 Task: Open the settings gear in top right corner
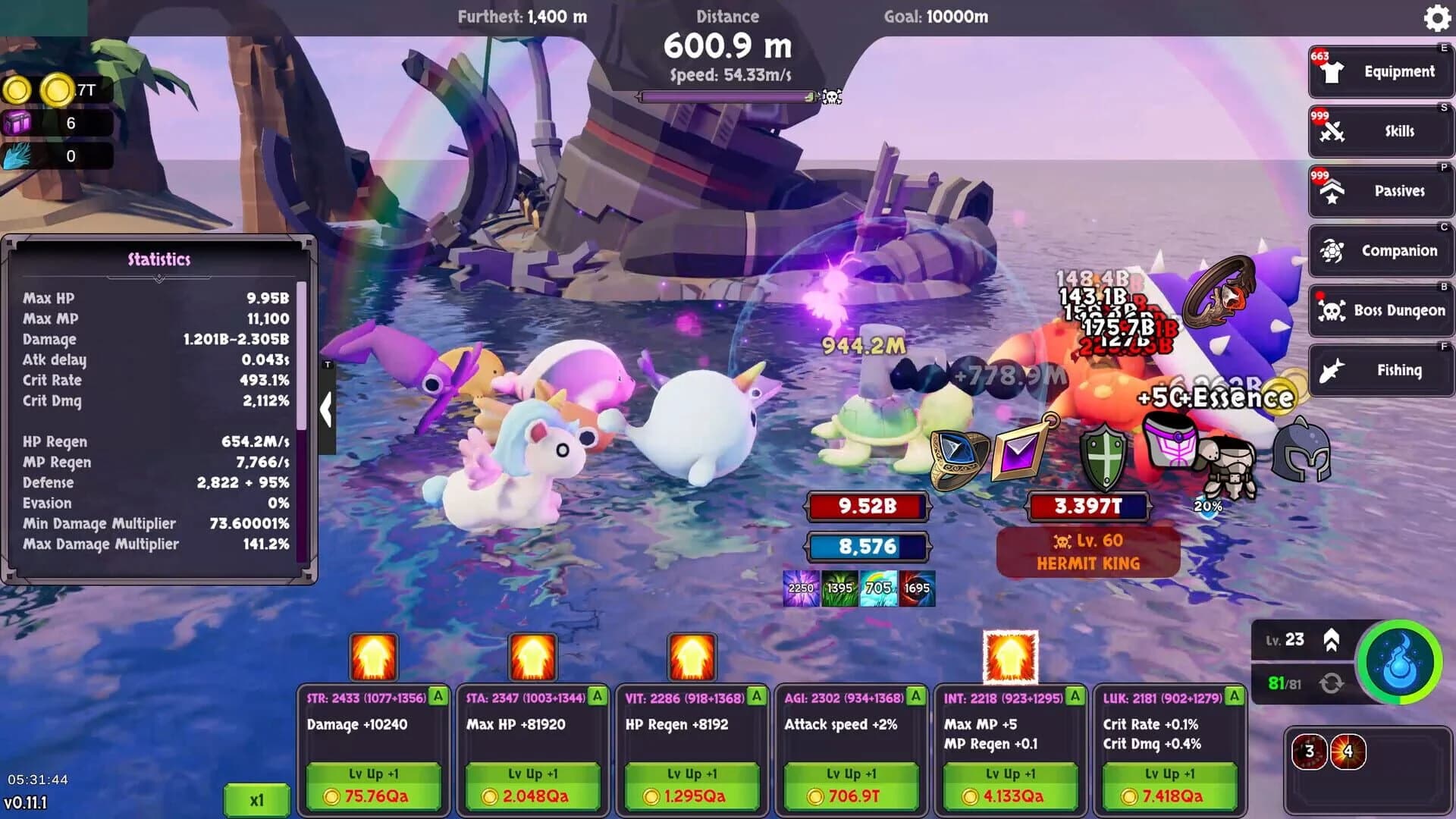1437,19
